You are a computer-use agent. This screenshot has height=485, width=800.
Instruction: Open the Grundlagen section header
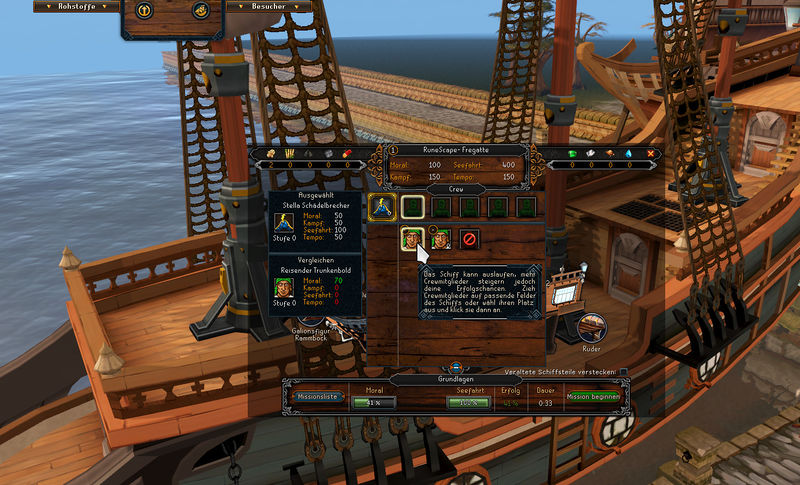(x=456, y=380)
